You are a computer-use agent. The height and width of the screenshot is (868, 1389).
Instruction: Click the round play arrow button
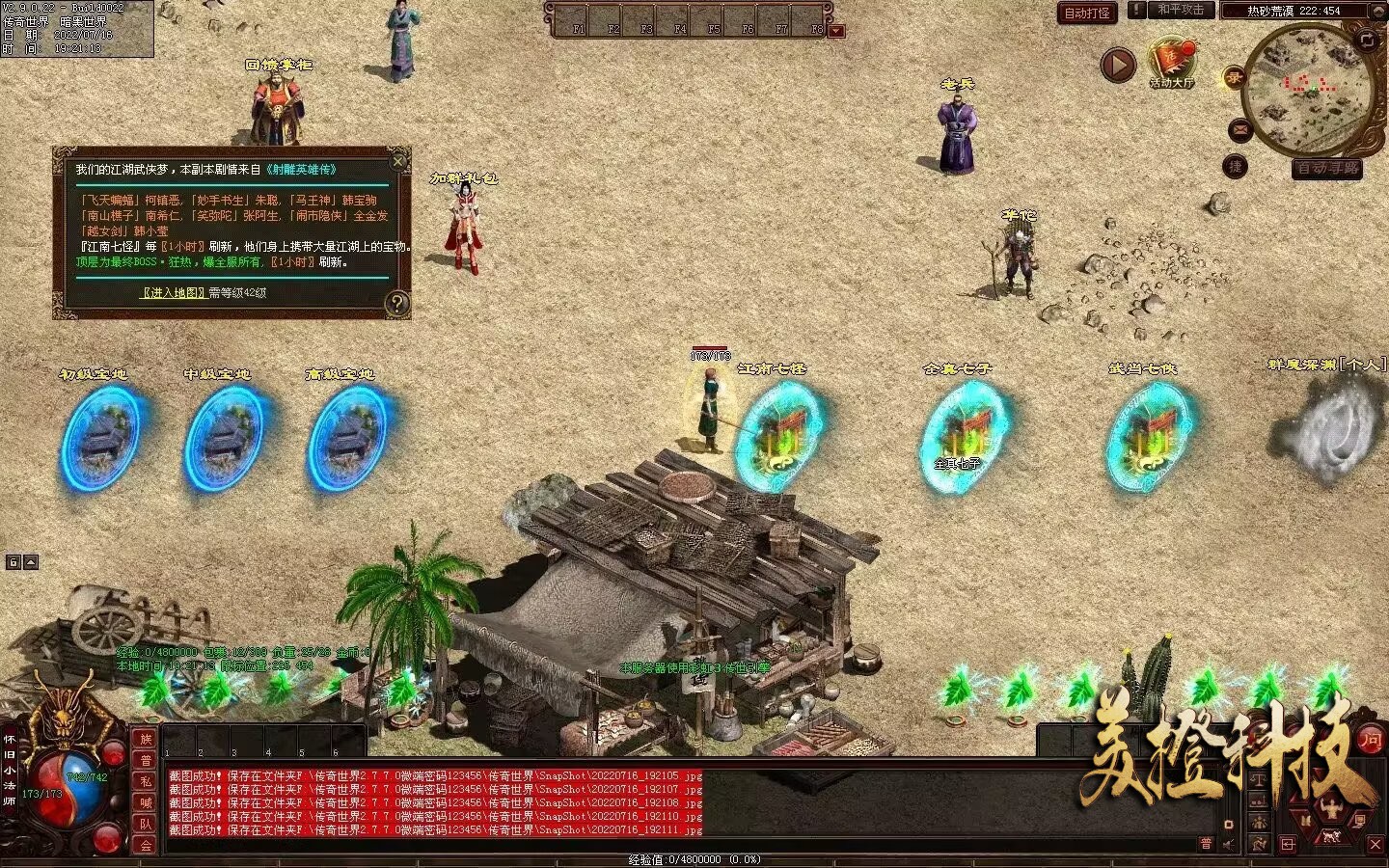point(1118,66)
